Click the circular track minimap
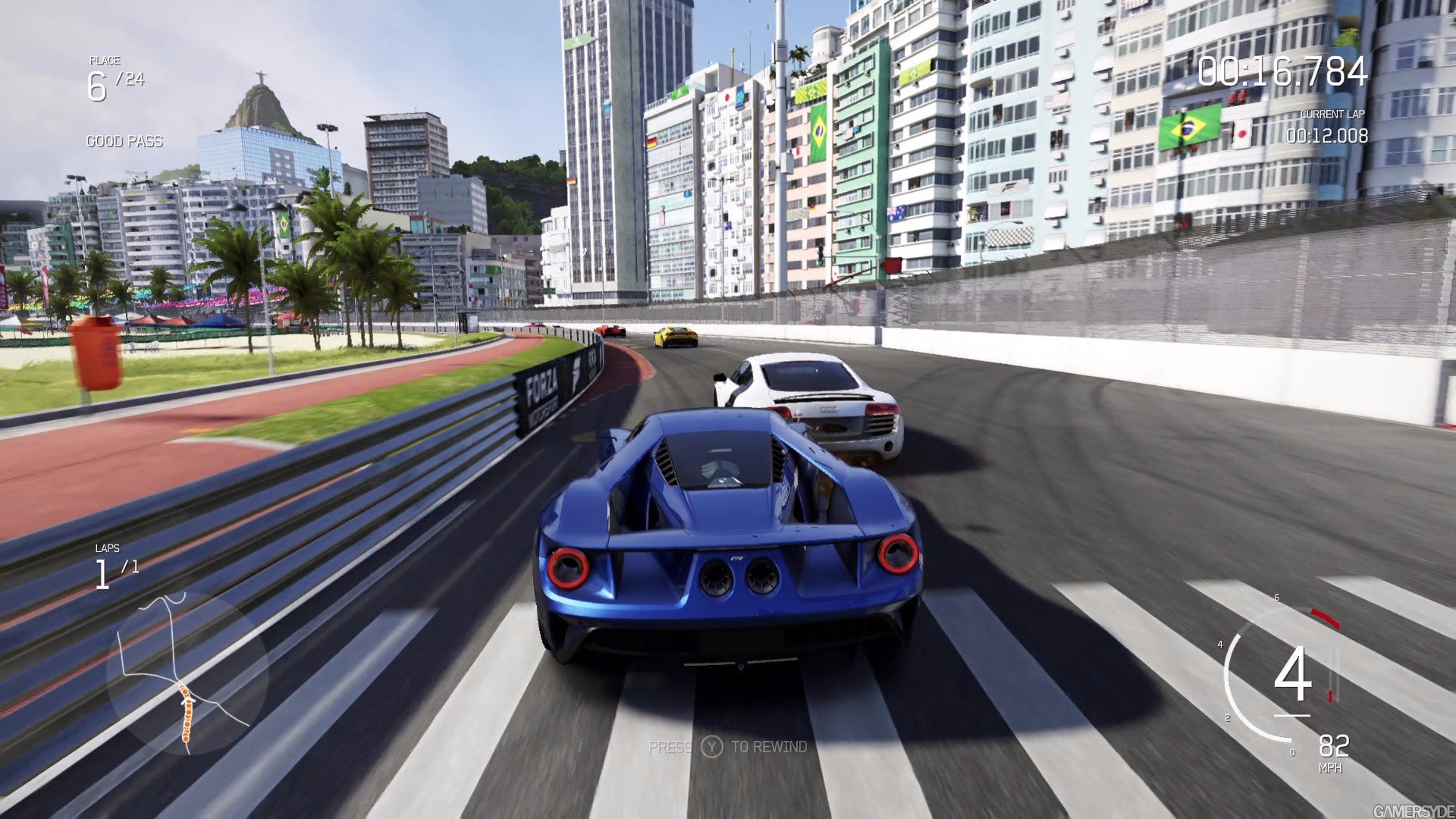Screen dimensions: 1456x819 (187, 672)
